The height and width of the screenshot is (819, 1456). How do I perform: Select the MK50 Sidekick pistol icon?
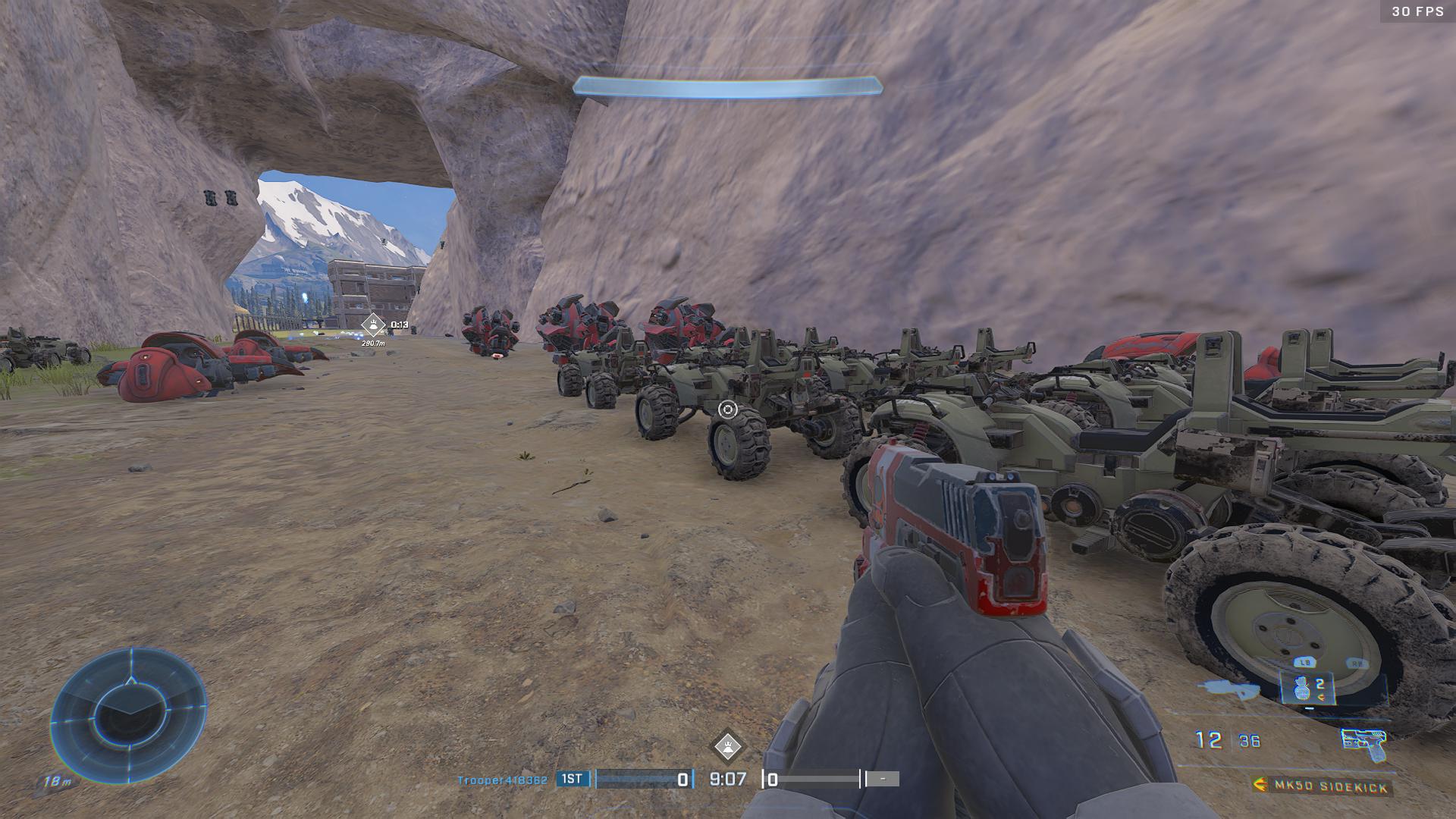pyautogui.click(x=1363, y=742)
